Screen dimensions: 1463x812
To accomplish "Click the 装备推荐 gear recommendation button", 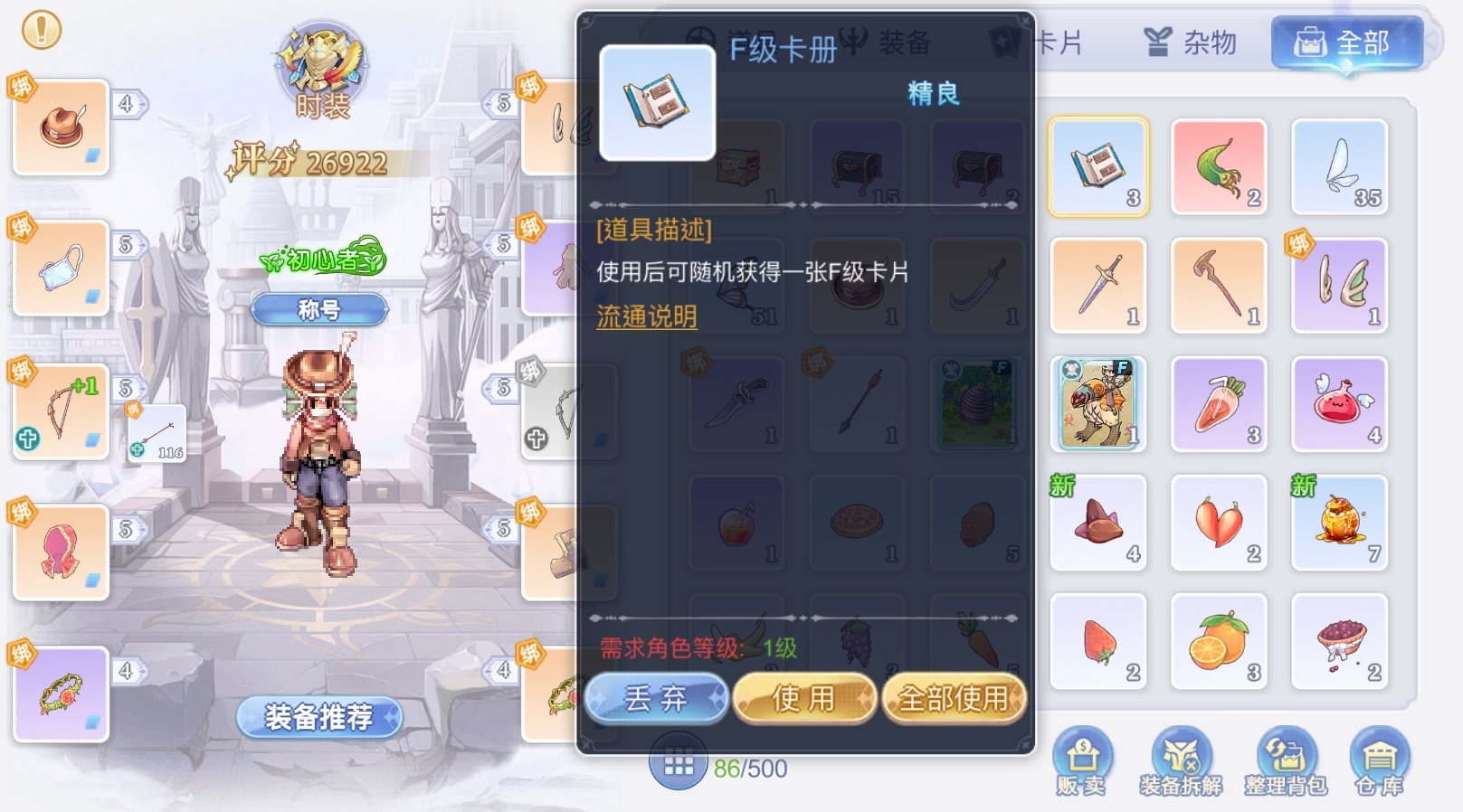I will [x=318, y=715].
